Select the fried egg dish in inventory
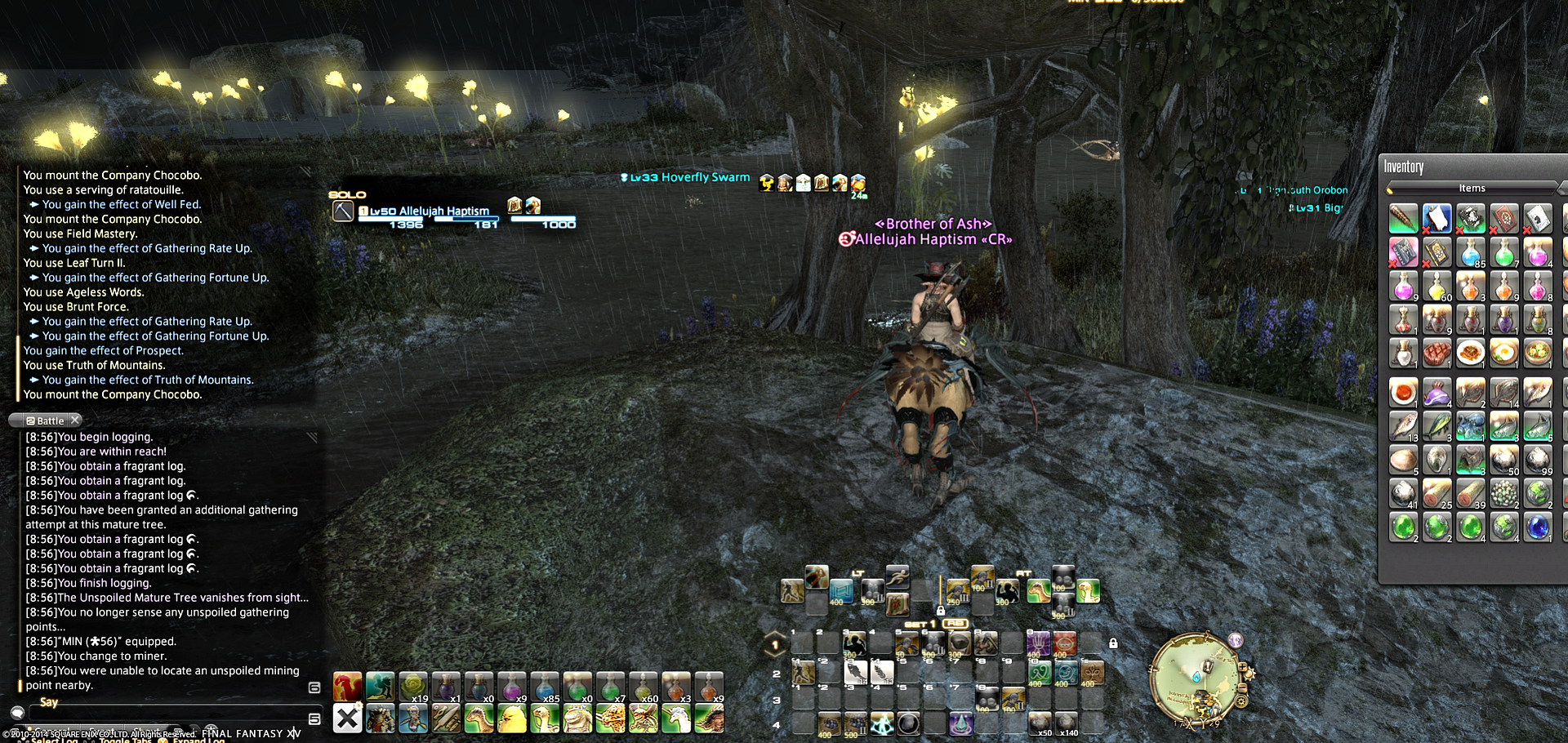1568x743 pixels. point(1503,354)
